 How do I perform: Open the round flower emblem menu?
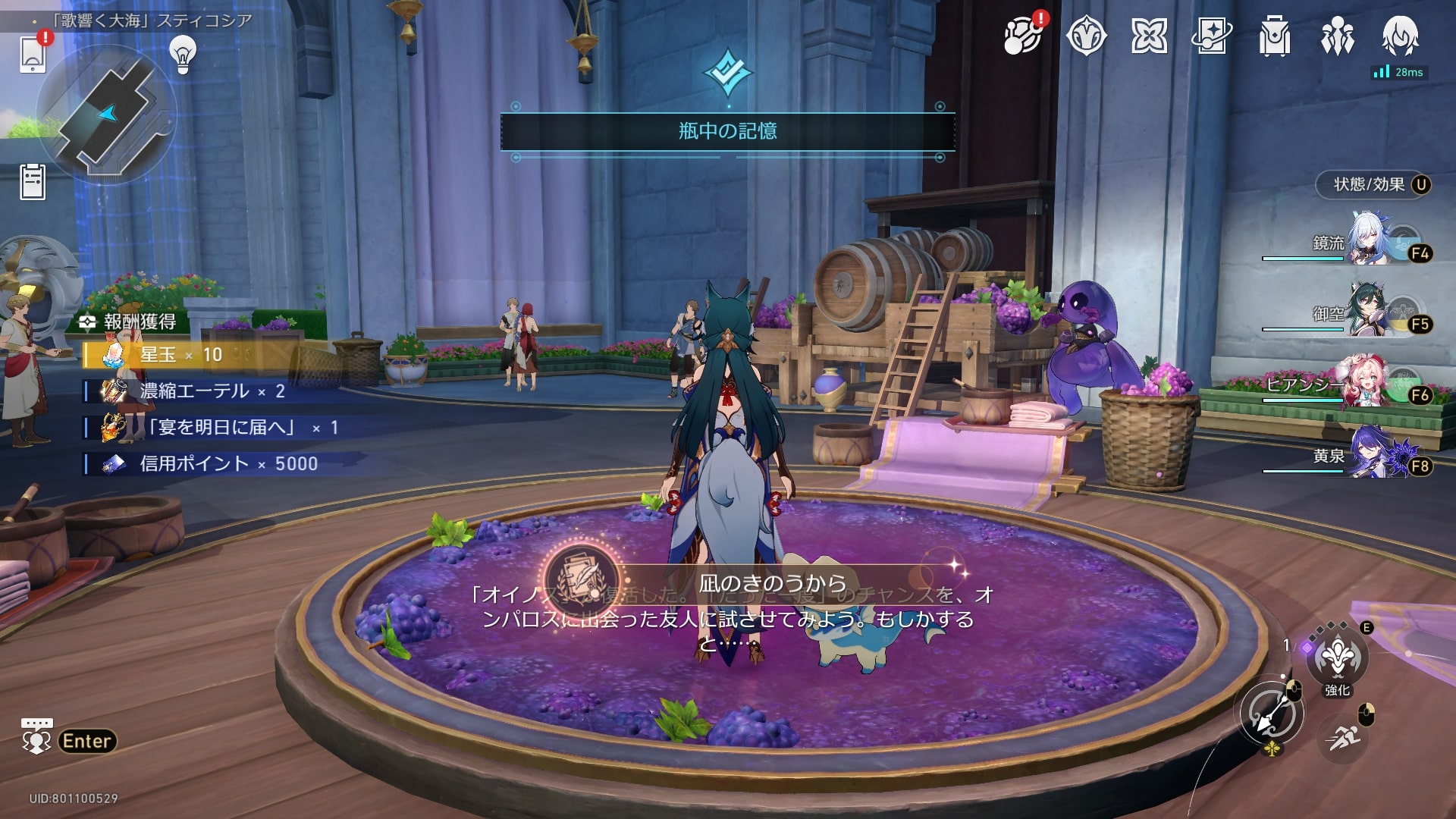(x=1086, y=36)
